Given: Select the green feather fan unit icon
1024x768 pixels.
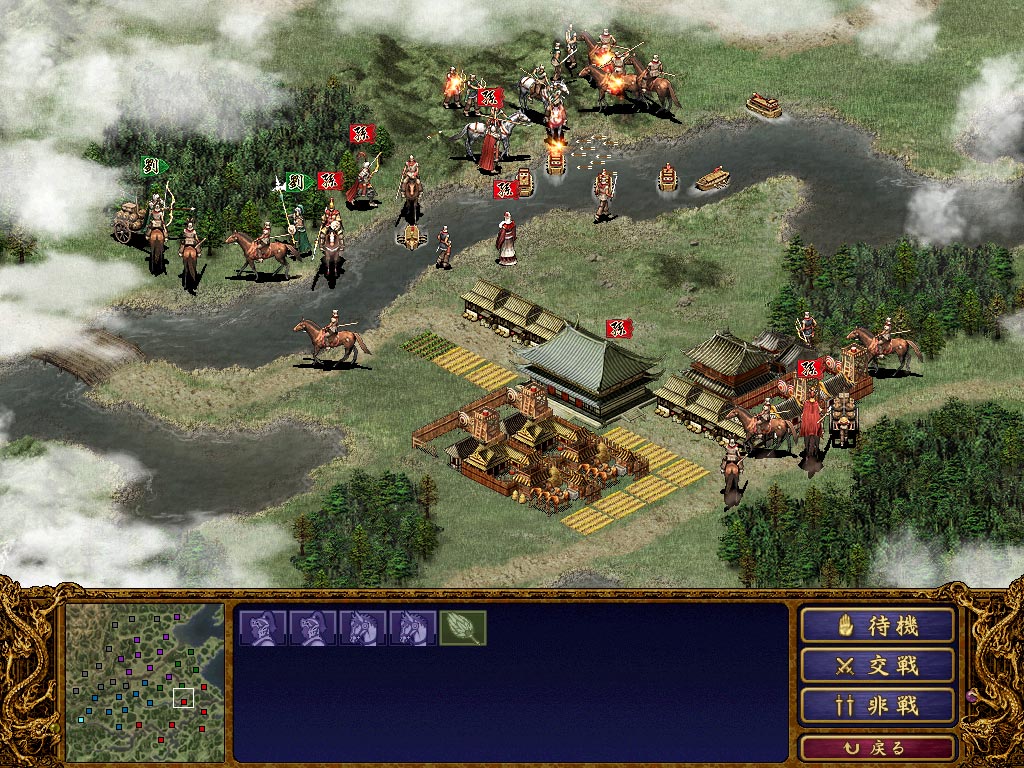Looking at the screenshot, I should [463, 628].
